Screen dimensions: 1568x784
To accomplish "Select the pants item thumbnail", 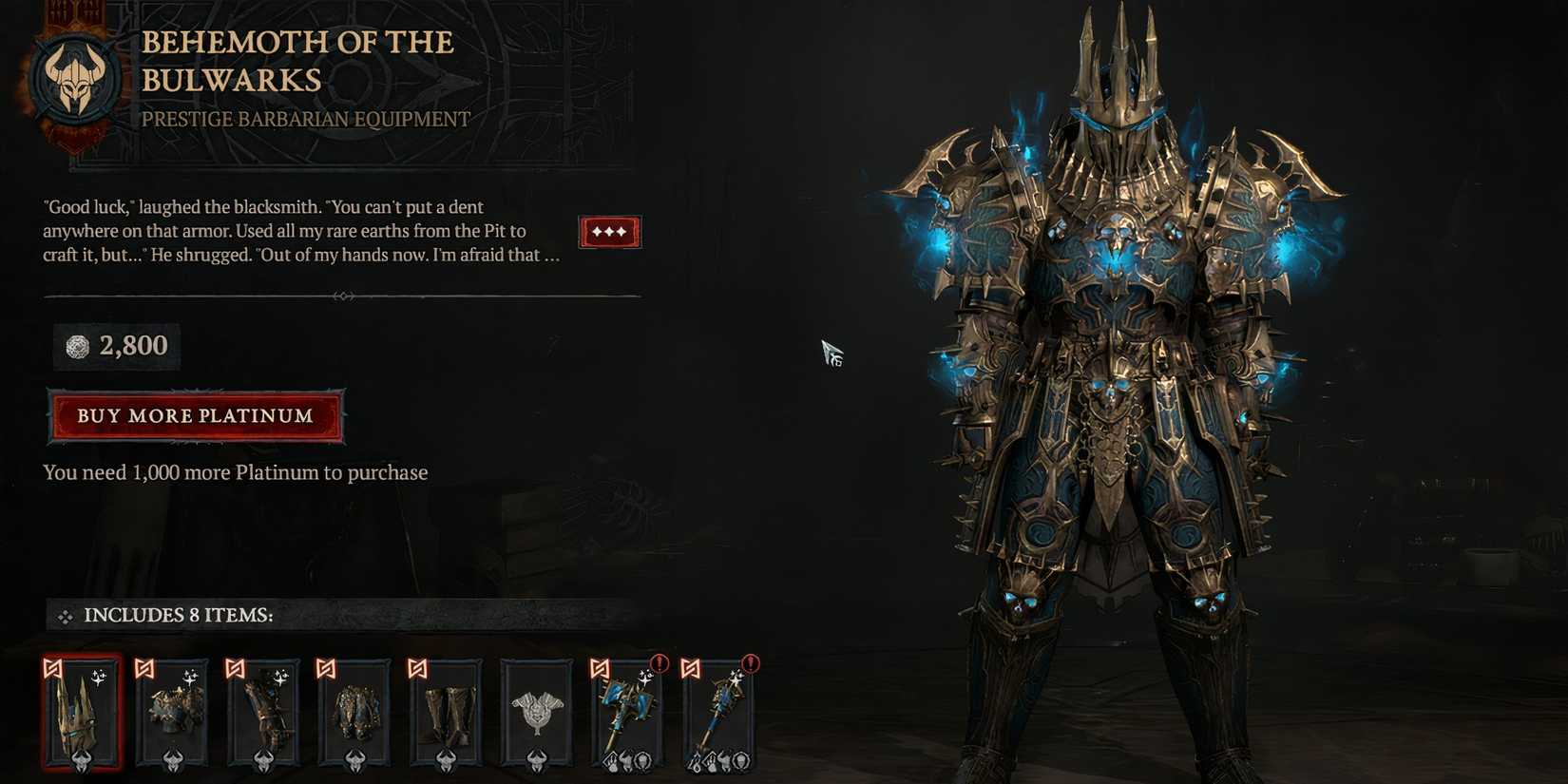I will point(357,713).
